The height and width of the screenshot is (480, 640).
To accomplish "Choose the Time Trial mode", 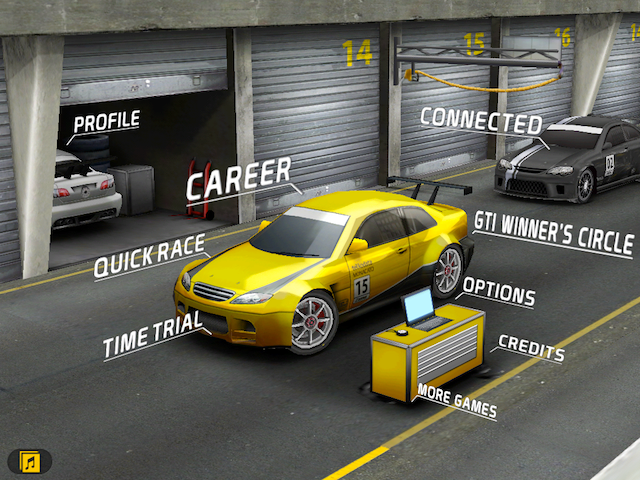I will coord(152,335).
